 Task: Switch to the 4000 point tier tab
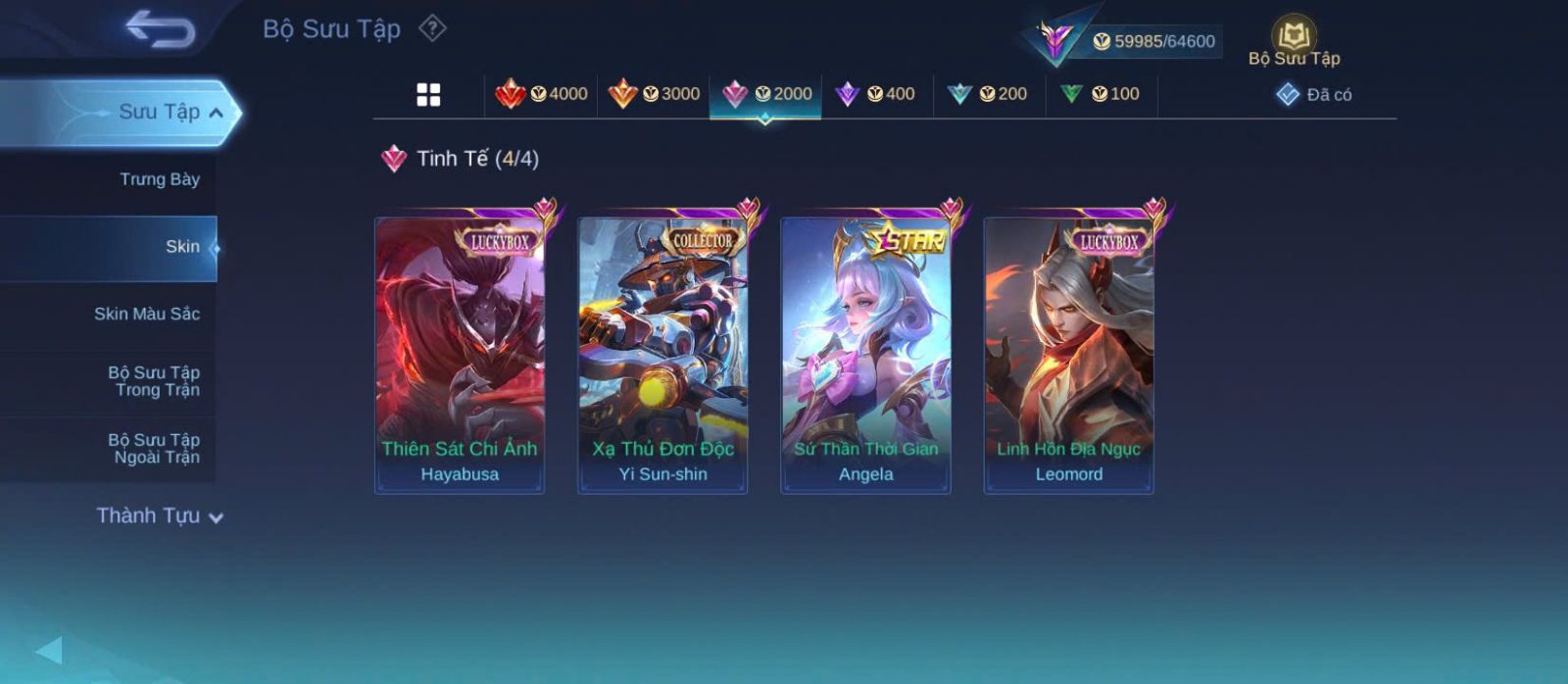542,94
